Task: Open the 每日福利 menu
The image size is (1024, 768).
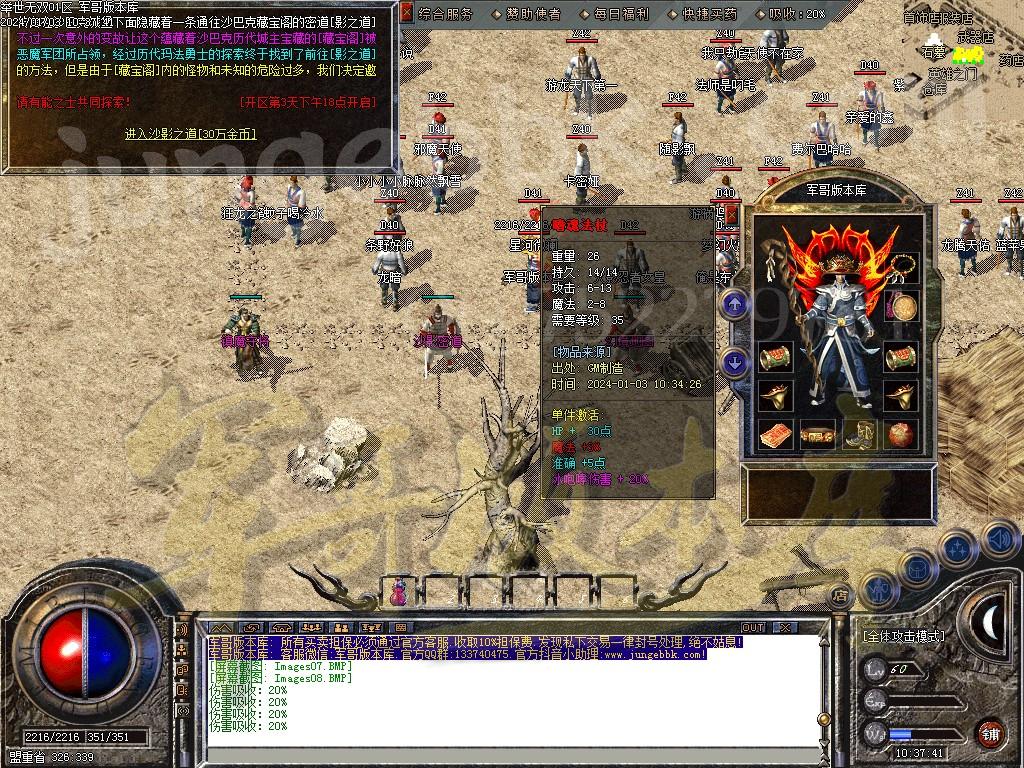Action: tap(621, 14)
